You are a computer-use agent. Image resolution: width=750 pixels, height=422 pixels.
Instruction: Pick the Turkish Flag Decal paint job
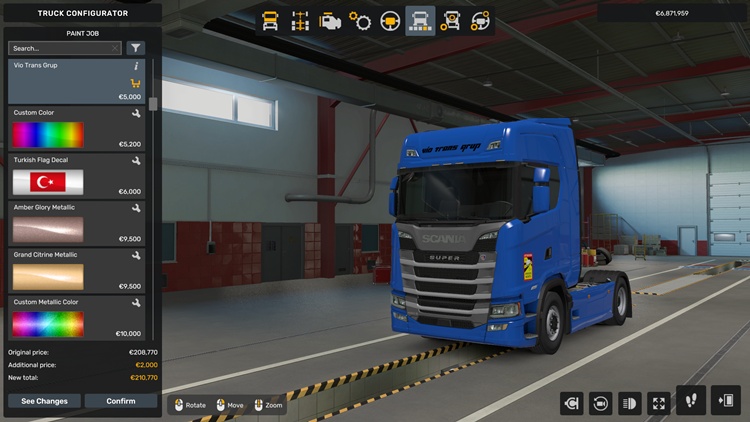click(x=76, y=176)
